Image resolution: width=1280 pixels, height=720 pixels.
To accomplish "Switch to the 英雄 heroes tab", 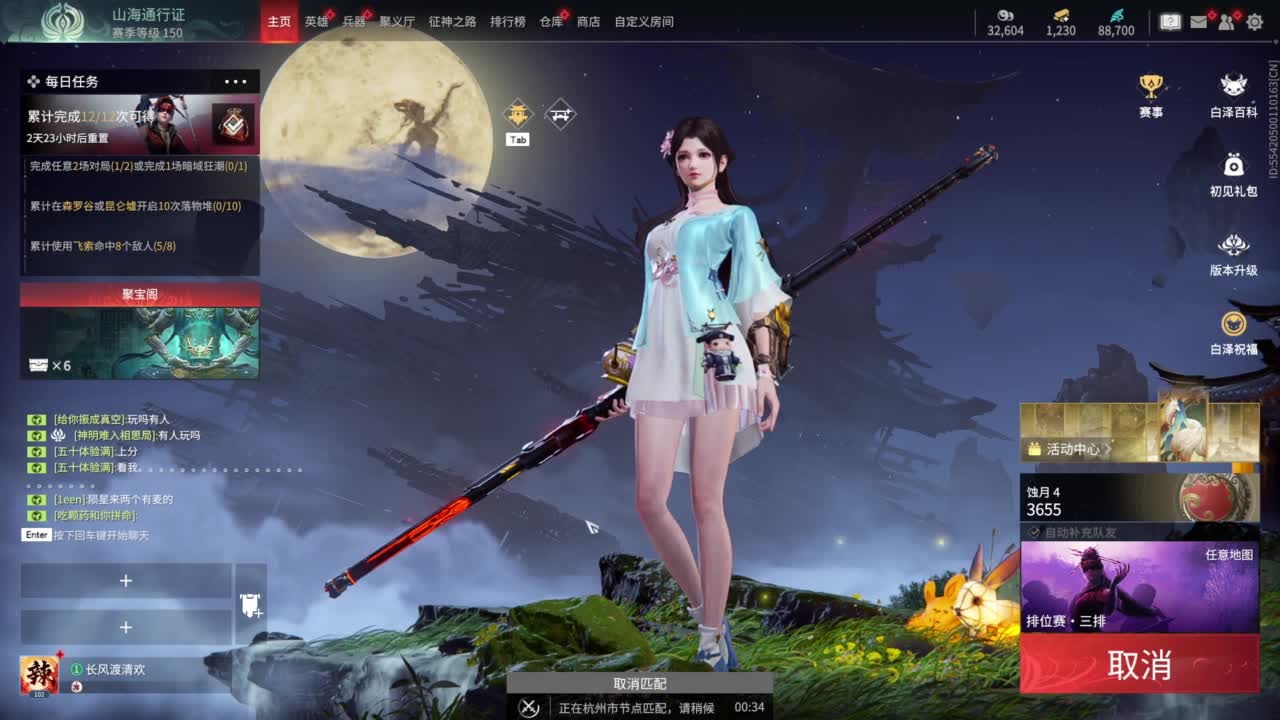I will [x=318, y=21].
